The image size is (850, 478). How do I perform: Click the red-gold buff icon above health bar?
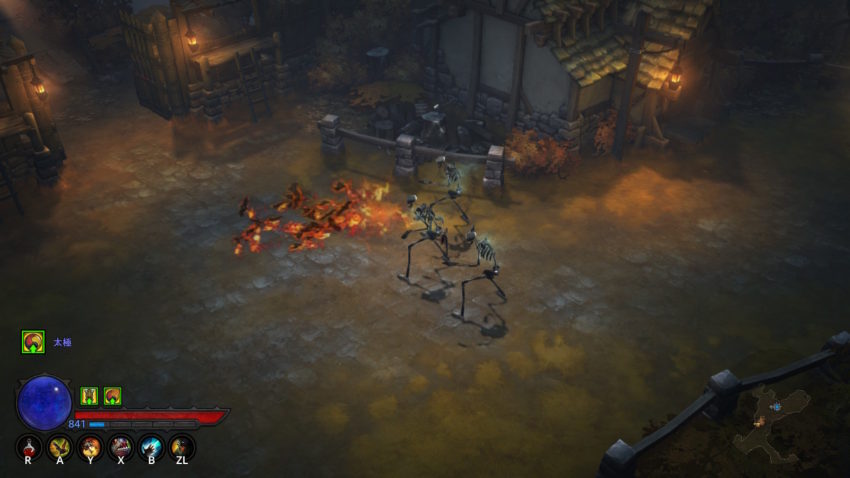click(112, 396)
